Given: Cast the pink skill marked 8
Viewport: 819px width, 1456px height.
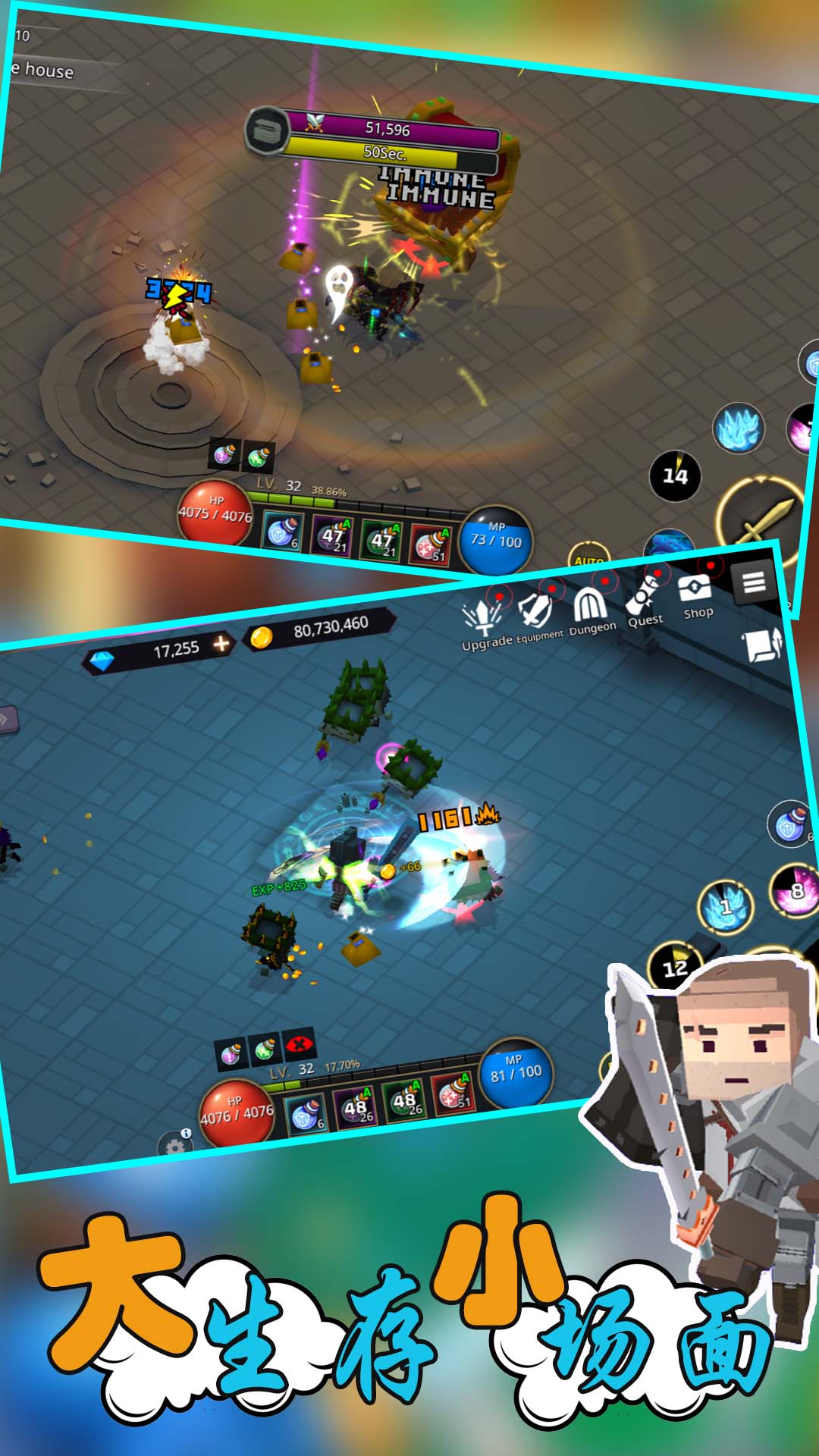Looking at the screenshot, I should [794, 890].
